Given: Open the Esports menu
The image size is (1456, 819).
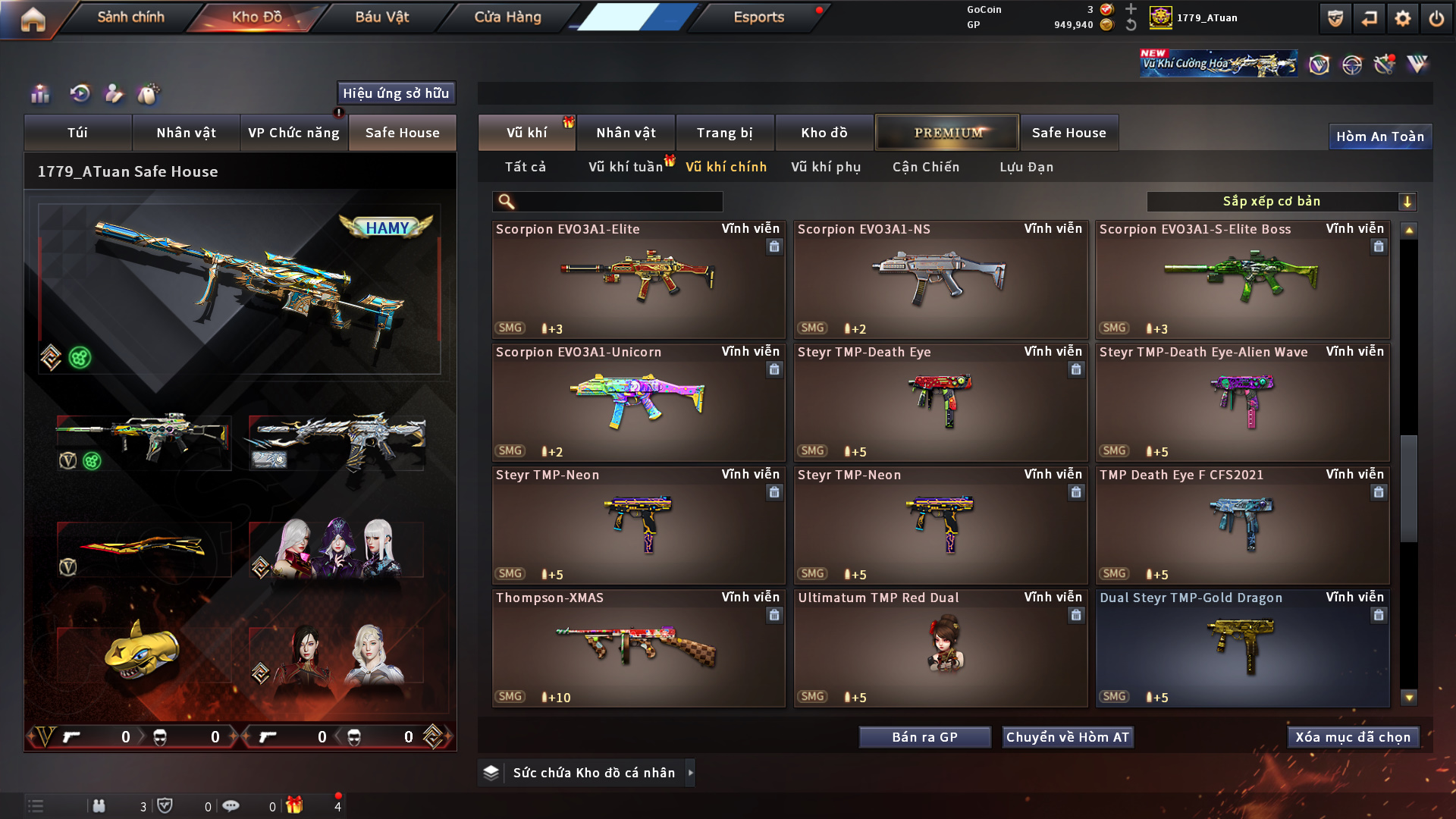Looking at the screenshot, I should point(758,17).
